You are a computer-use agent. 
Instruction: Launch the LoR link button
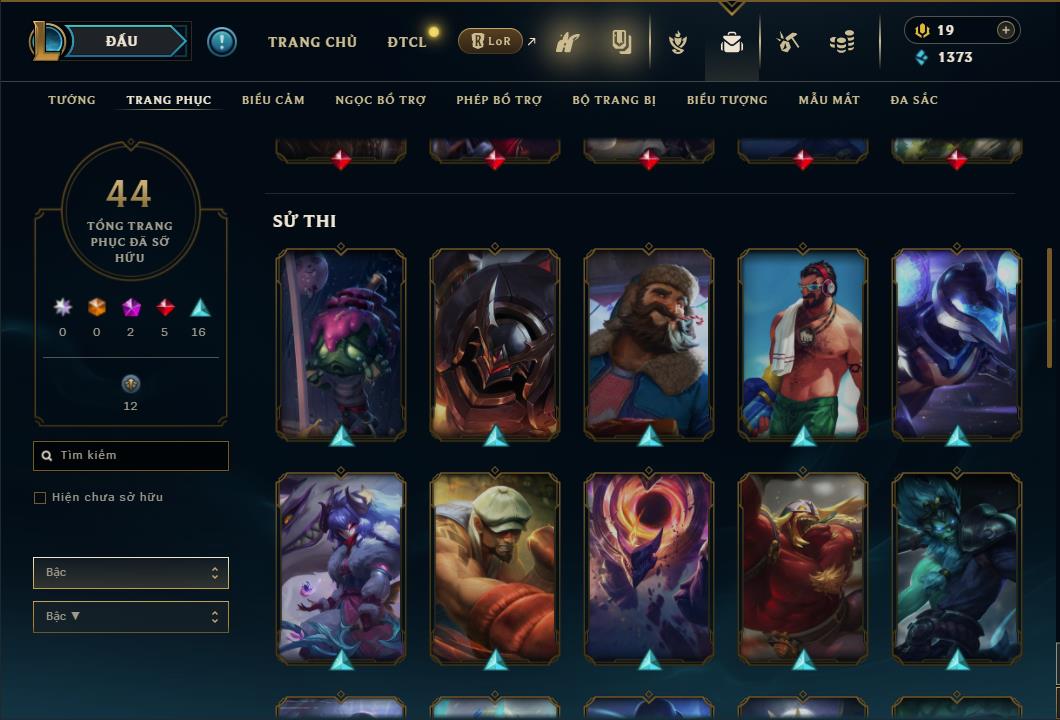[x=490, y=42]
